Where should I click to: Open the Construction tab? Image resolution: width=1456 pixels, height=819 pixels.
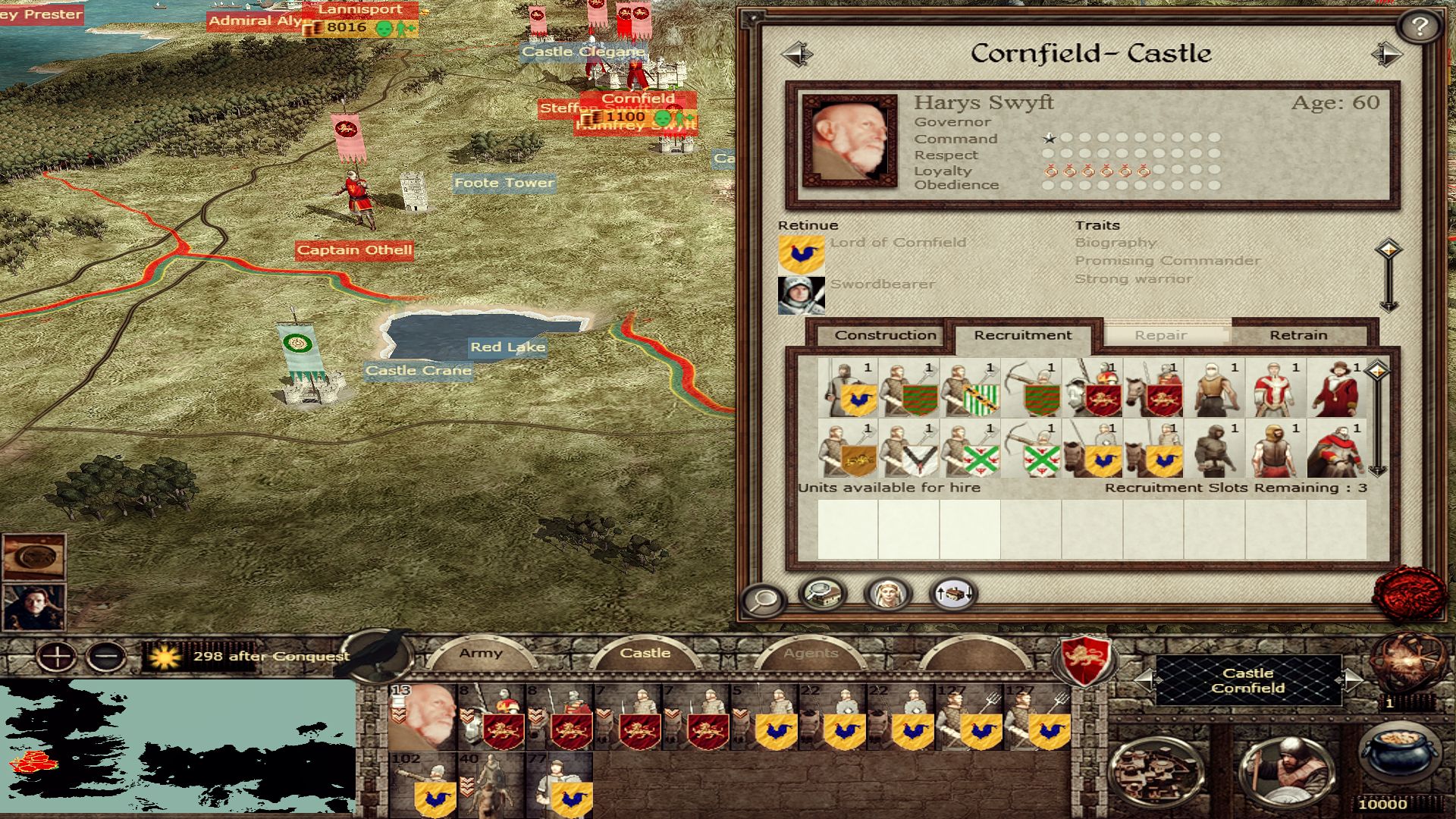pos(885,335)
